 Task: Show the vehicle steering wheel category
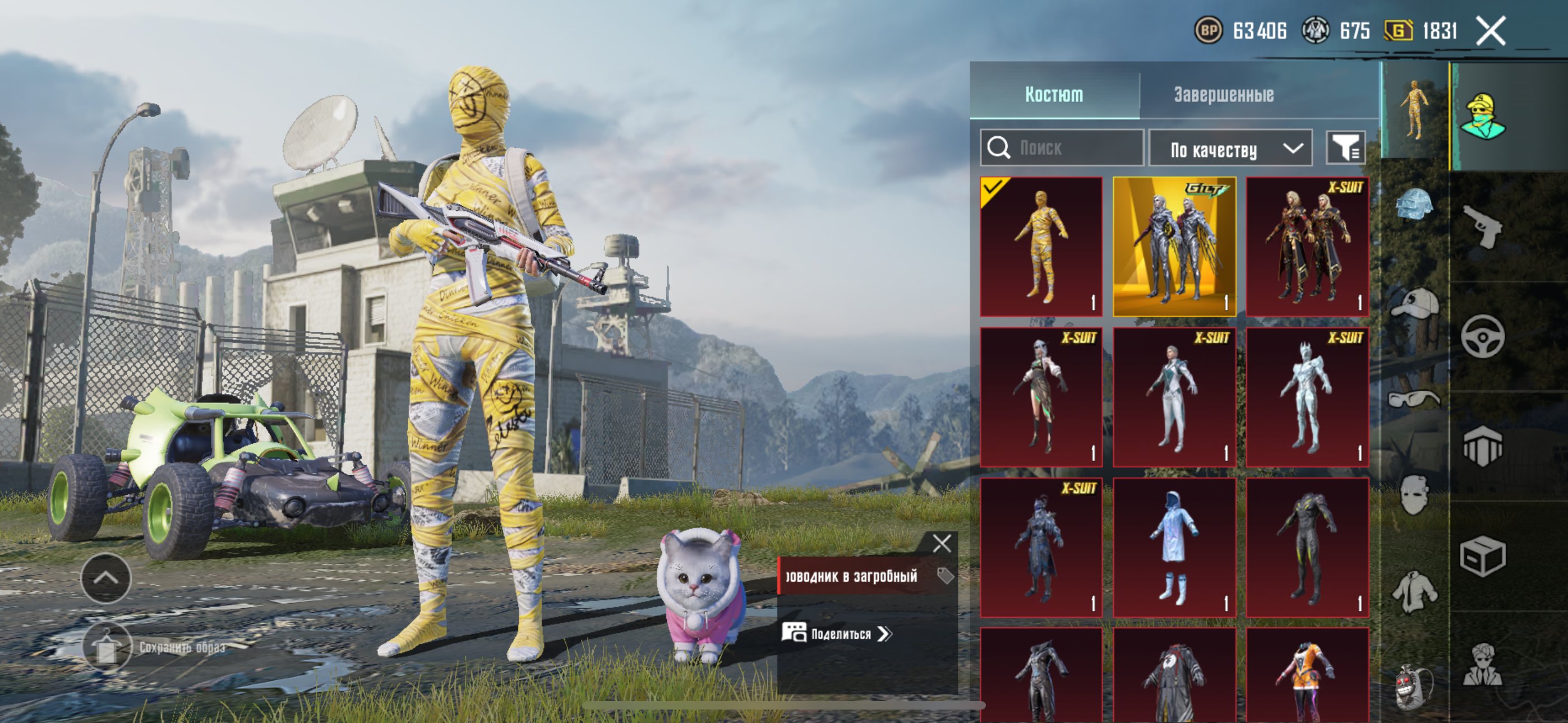tap(1483, 336)
